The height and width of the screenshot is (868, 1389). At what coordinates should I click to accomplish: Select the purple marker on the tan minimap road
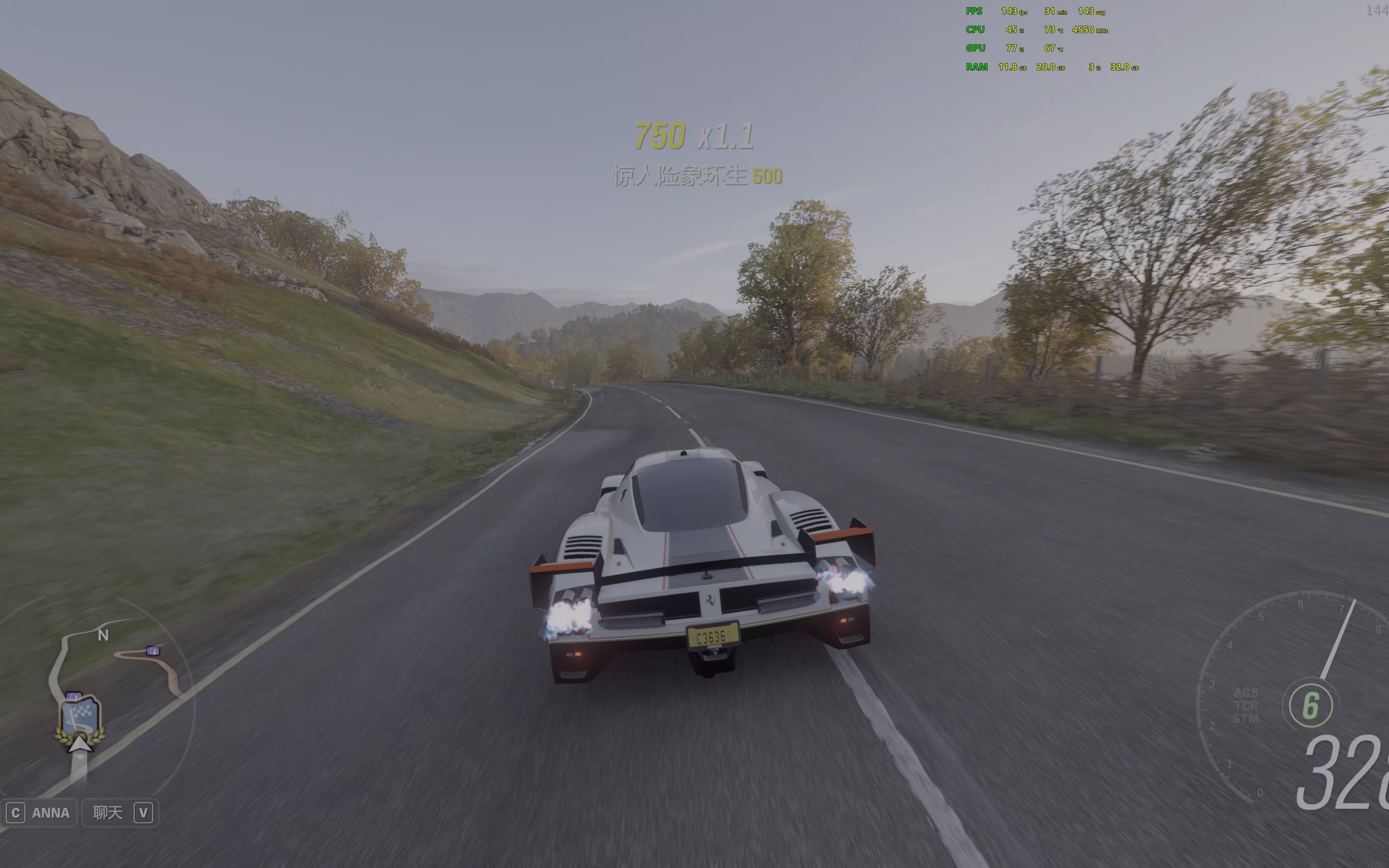click(153, 651)
